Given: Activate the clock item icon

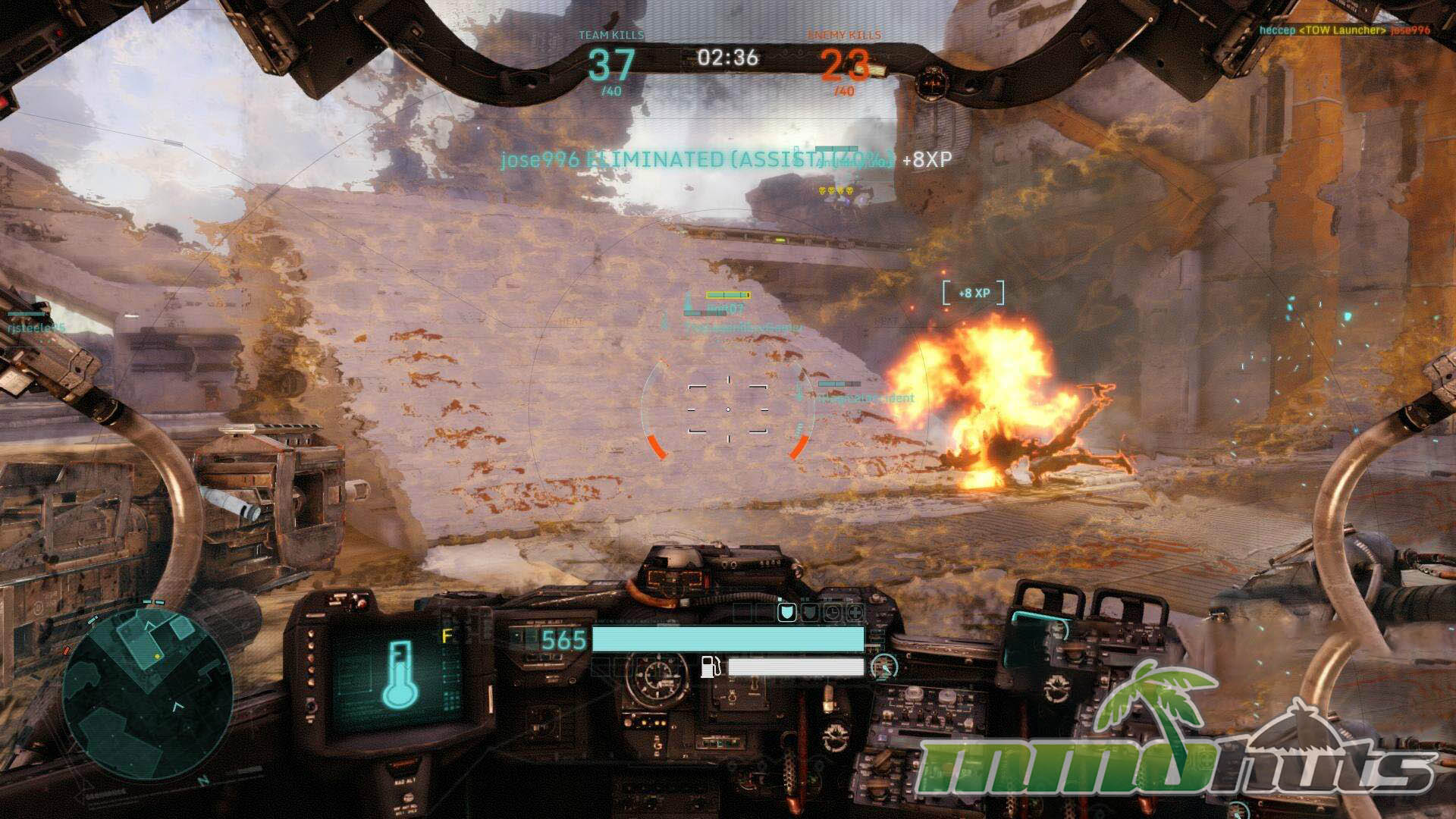Looking at the screenshot, I should 833,612.
